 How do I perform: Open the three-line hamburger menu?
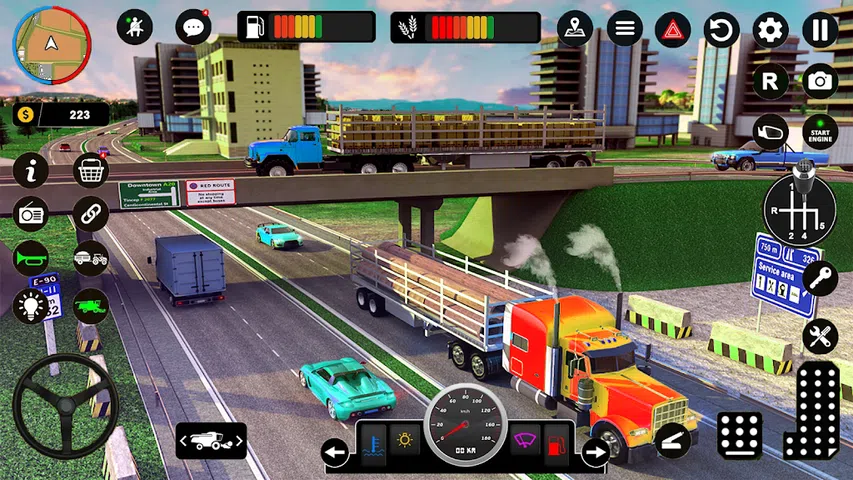click(625, 28)
